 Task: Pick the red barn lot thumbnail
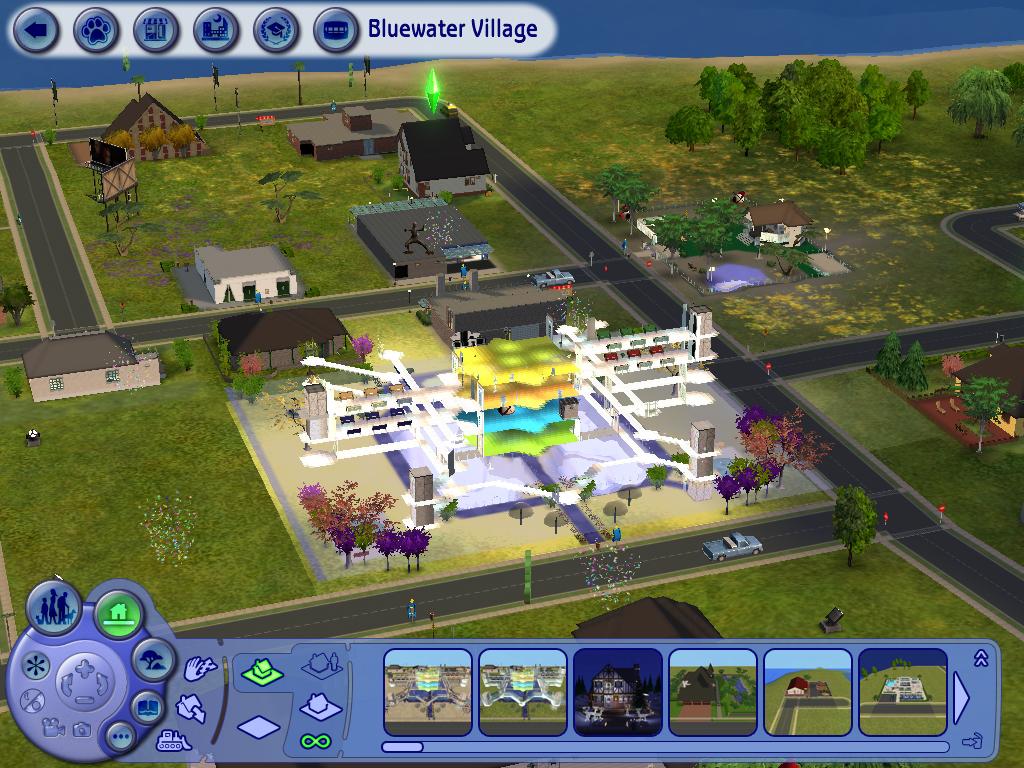coord(807,692)
